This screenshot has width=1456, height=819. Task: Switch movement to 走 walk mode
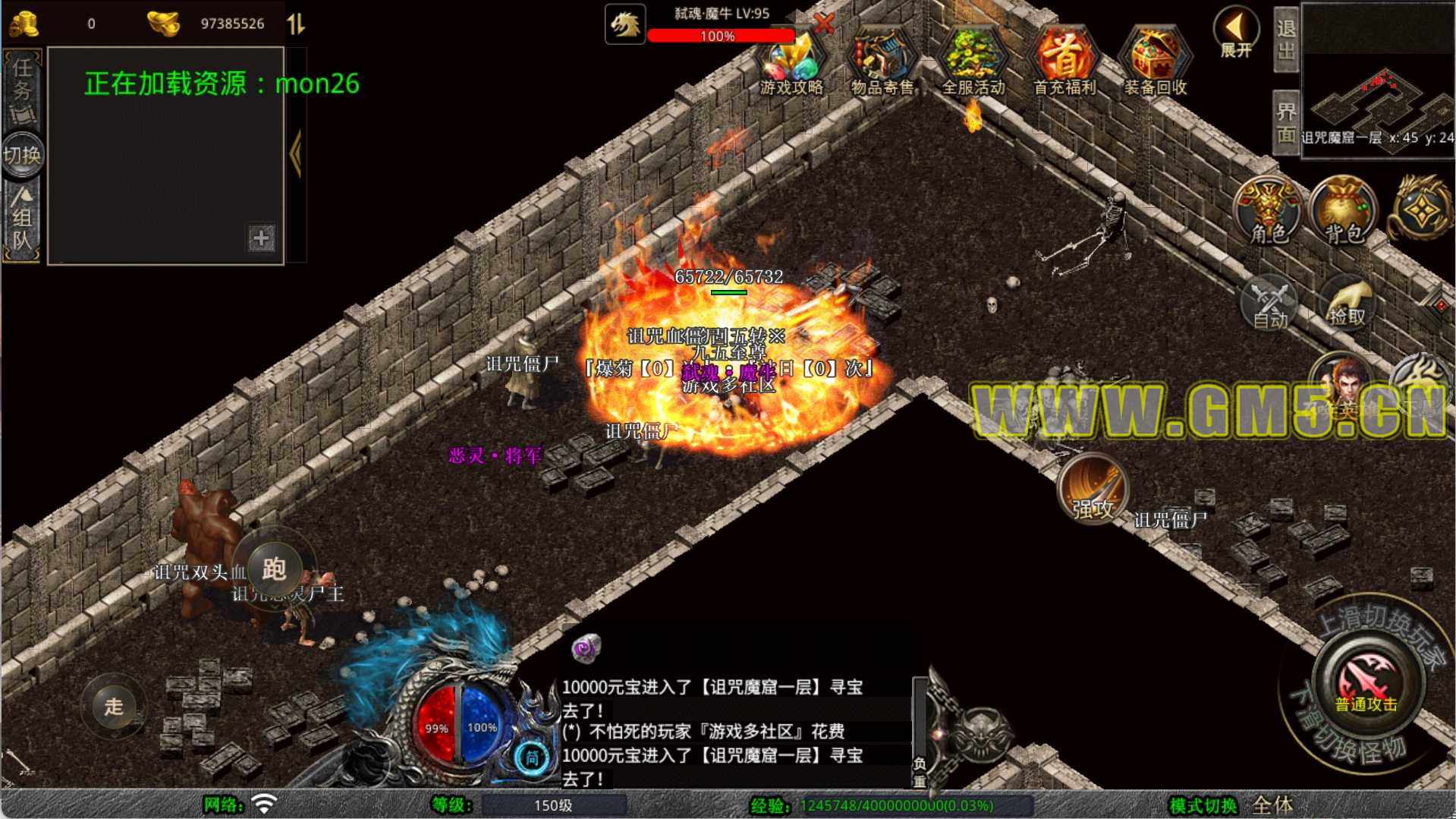coord(114,706)
